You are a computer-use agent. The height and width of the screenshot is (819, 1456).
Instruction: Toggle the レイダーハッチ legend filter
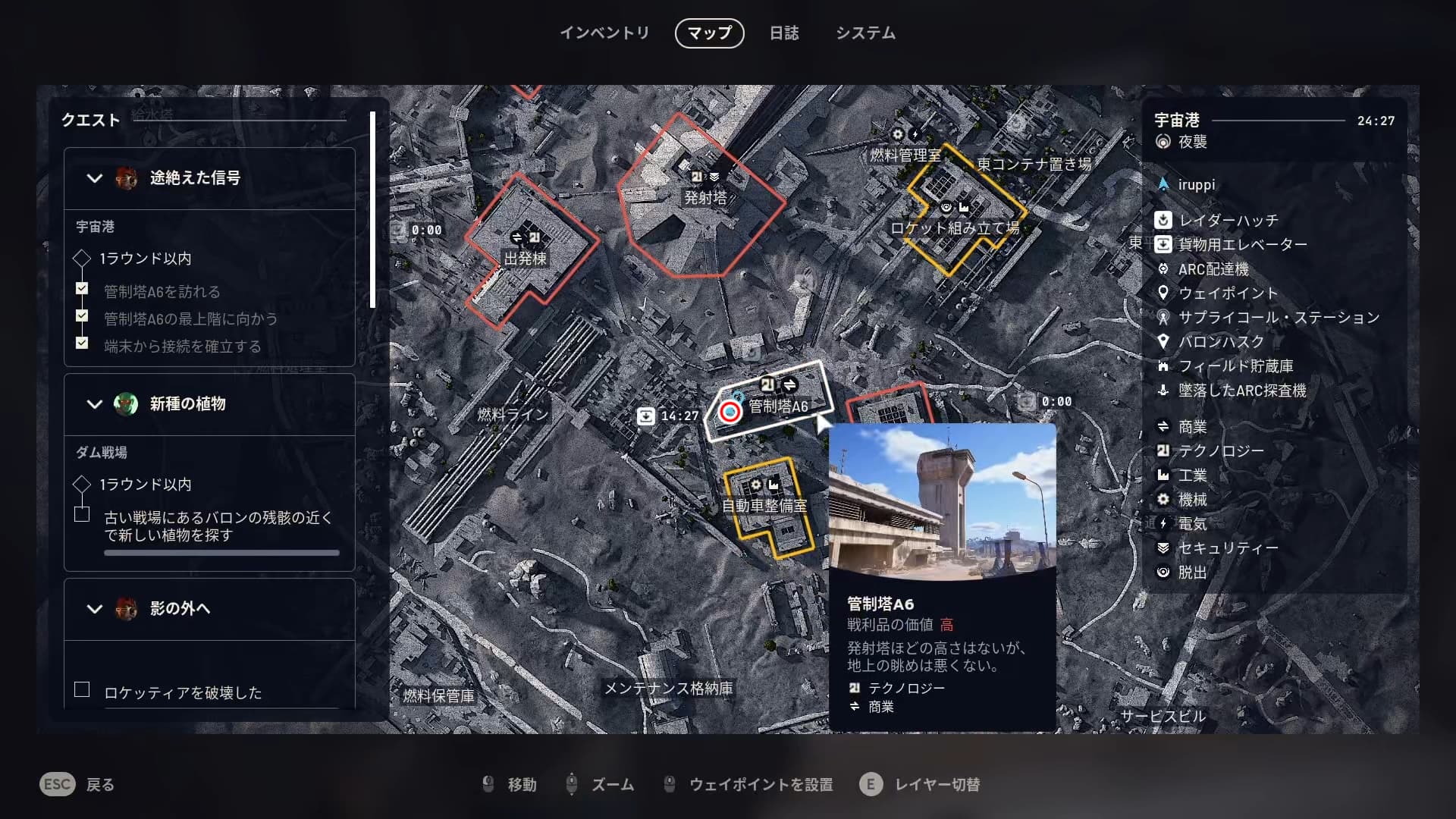point(1228,221)
